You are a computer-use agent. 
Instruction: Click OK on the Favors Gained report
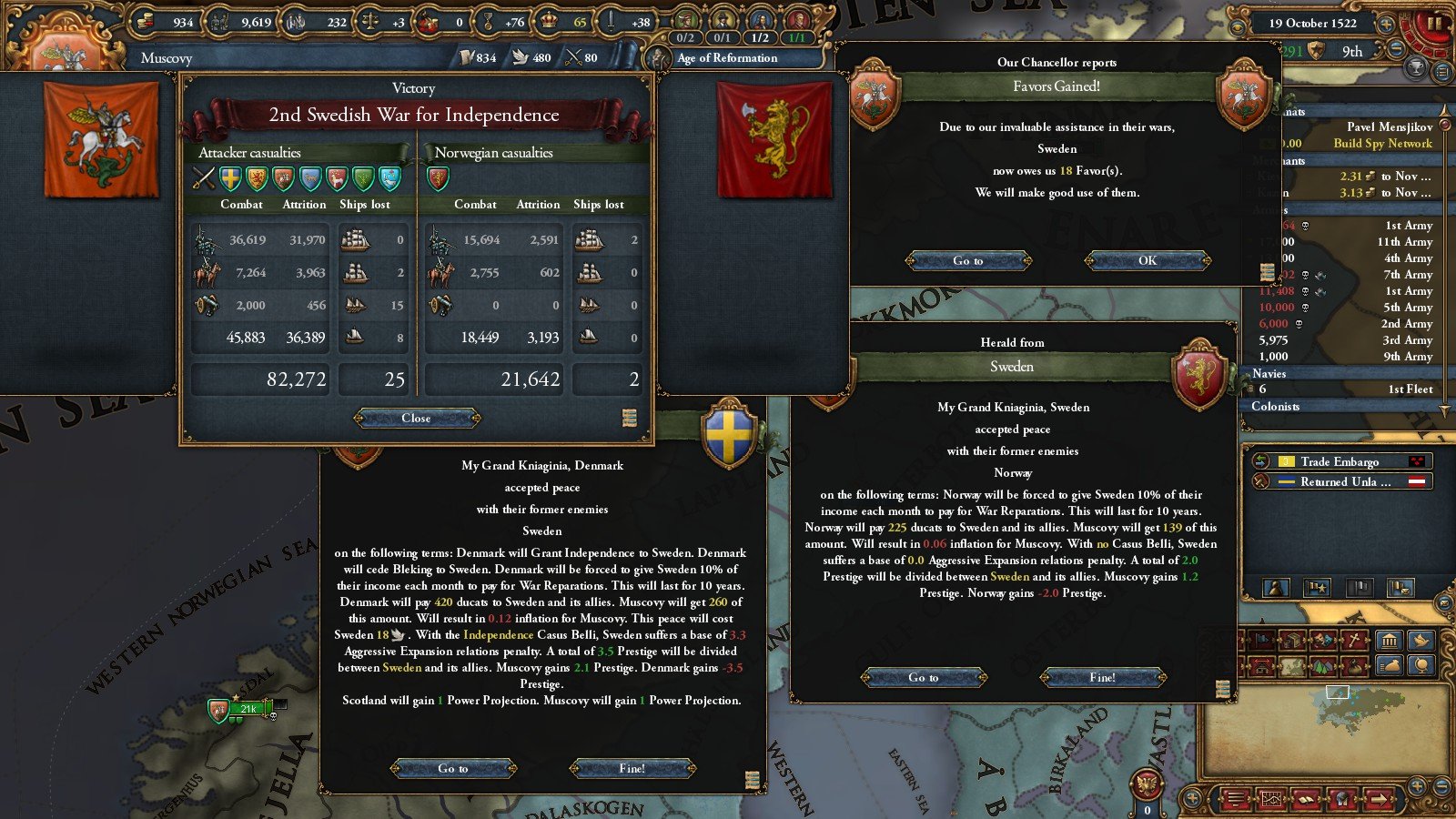coord(1147,260)
